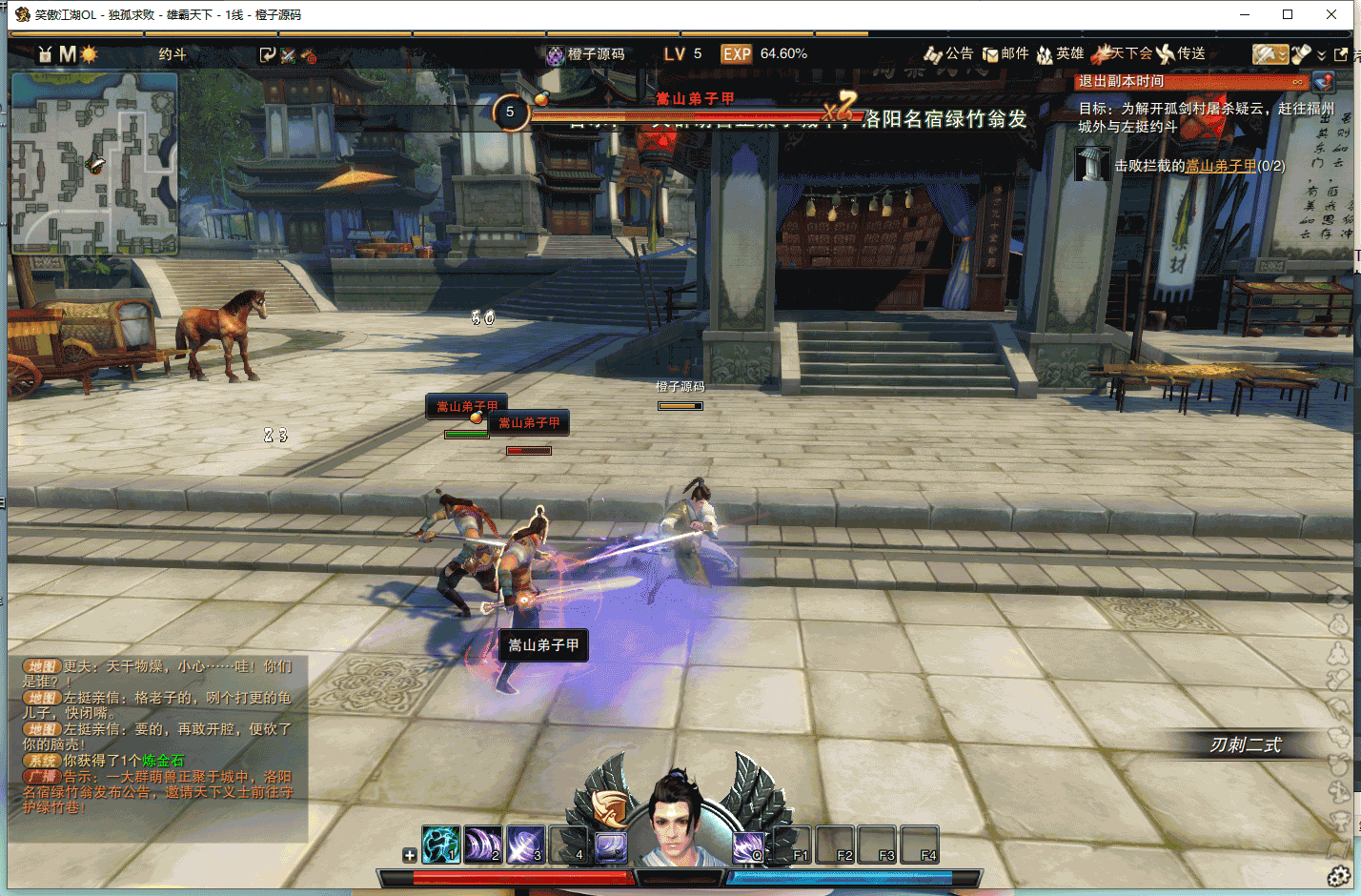This screenshot has height=896, width=1361.
Task: Open the 传送 teleport menu
Action: 1181,54
